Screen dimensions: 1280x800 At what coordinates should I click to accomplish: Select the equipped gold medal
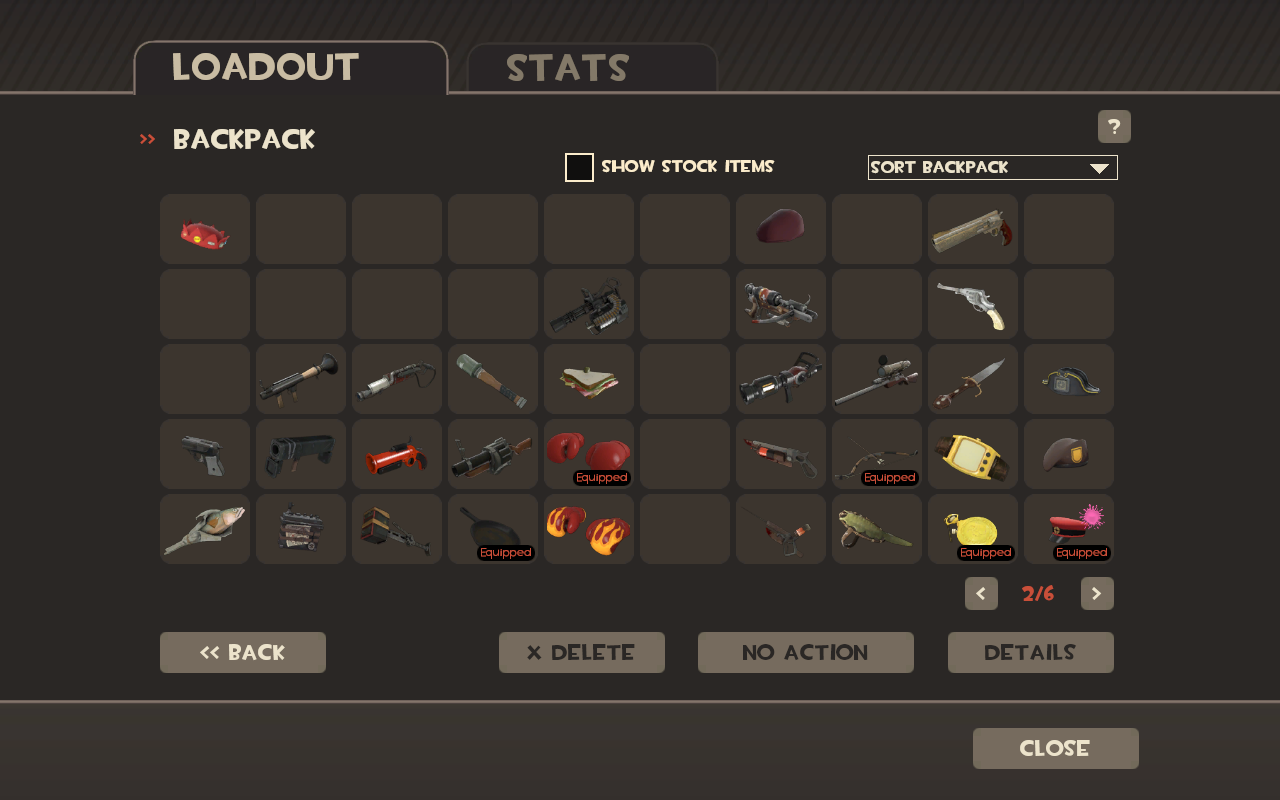(972, 528)
